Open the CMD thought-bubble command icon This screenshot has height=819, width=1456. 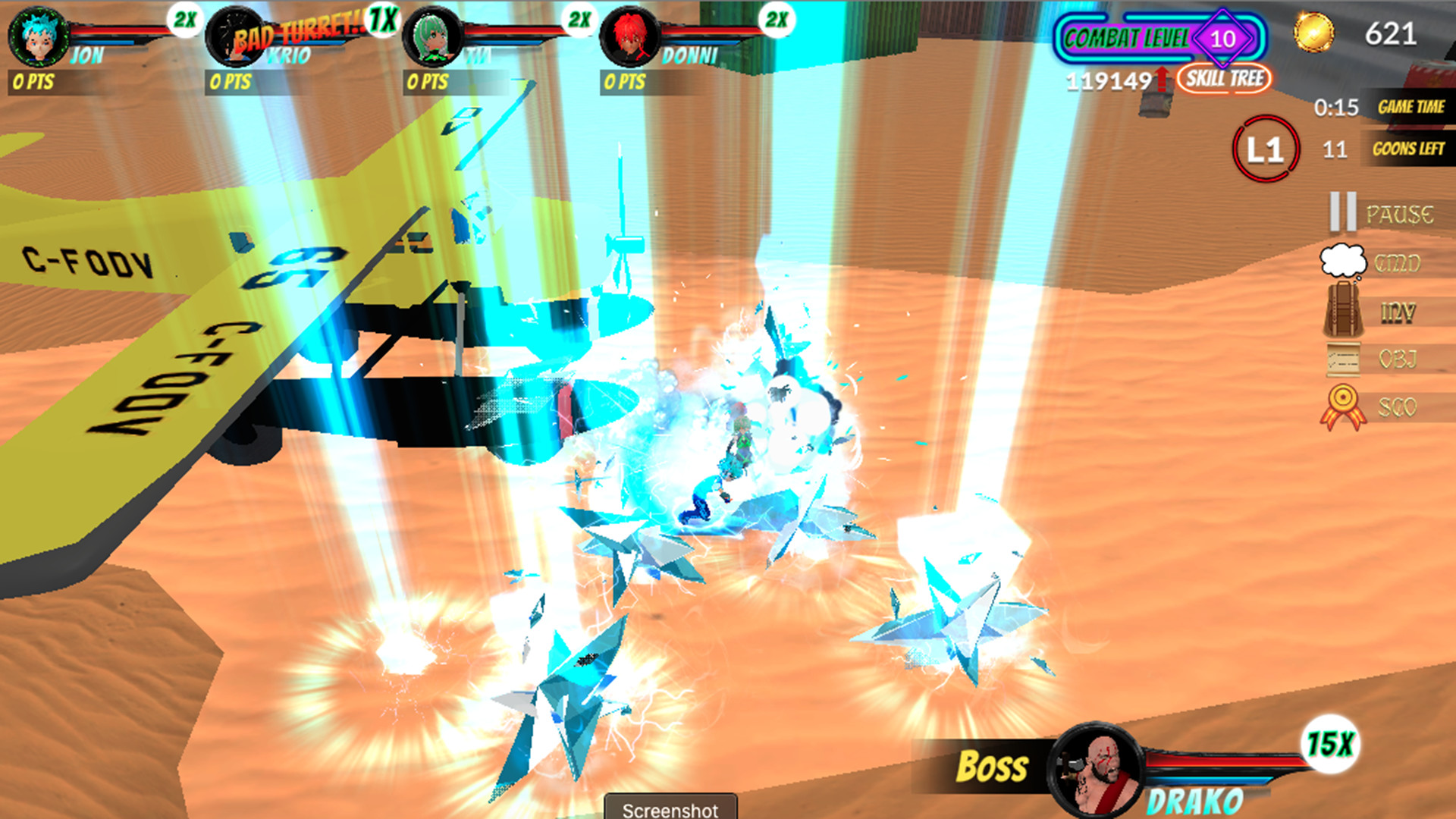pyautogui.click(x=1341, y=261)
